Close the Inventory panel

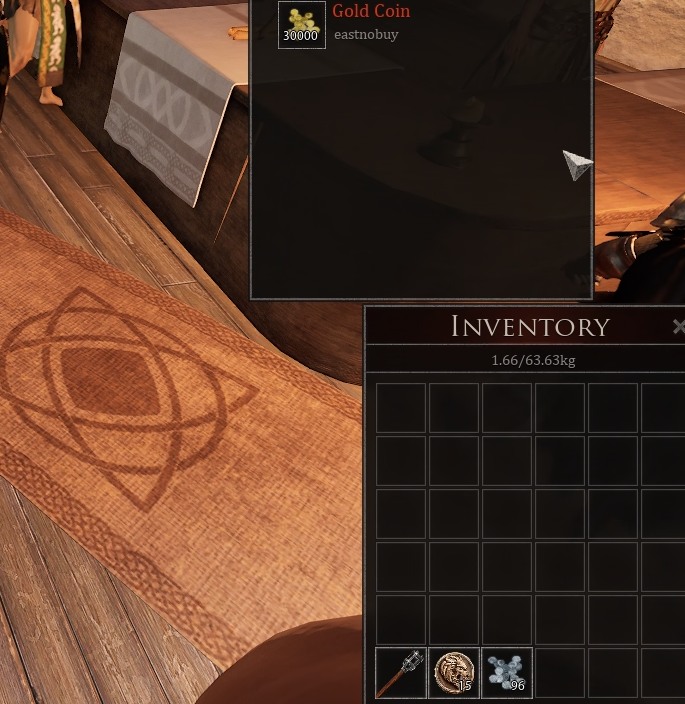tap(679, 327)
